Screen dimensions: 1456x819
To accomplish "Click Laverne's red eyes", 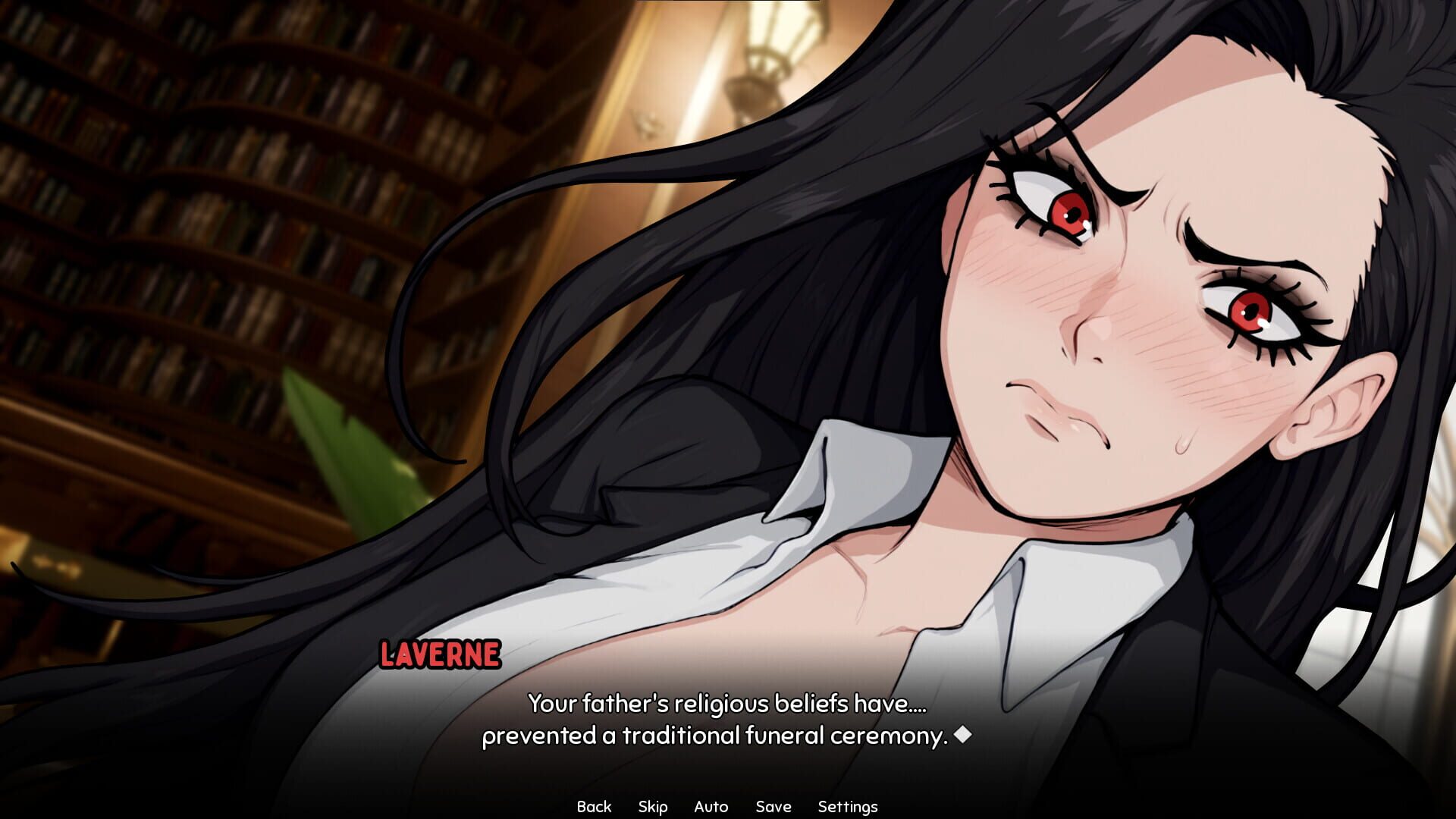I will pos(1069,212).
